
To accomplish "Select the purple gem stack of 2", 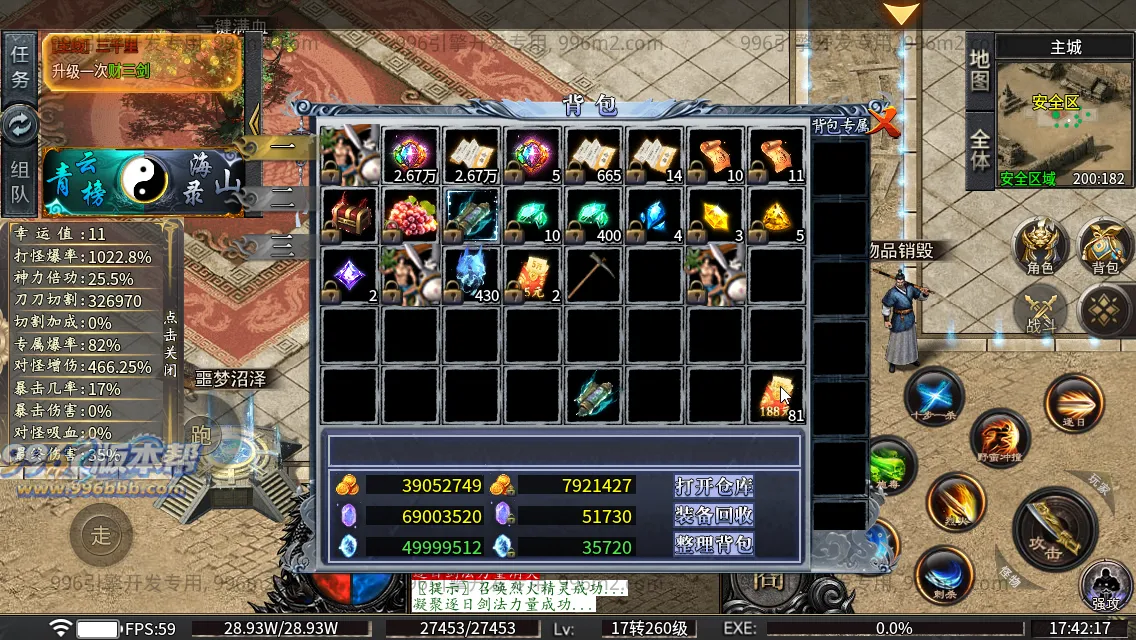I will tap(349, 274).
